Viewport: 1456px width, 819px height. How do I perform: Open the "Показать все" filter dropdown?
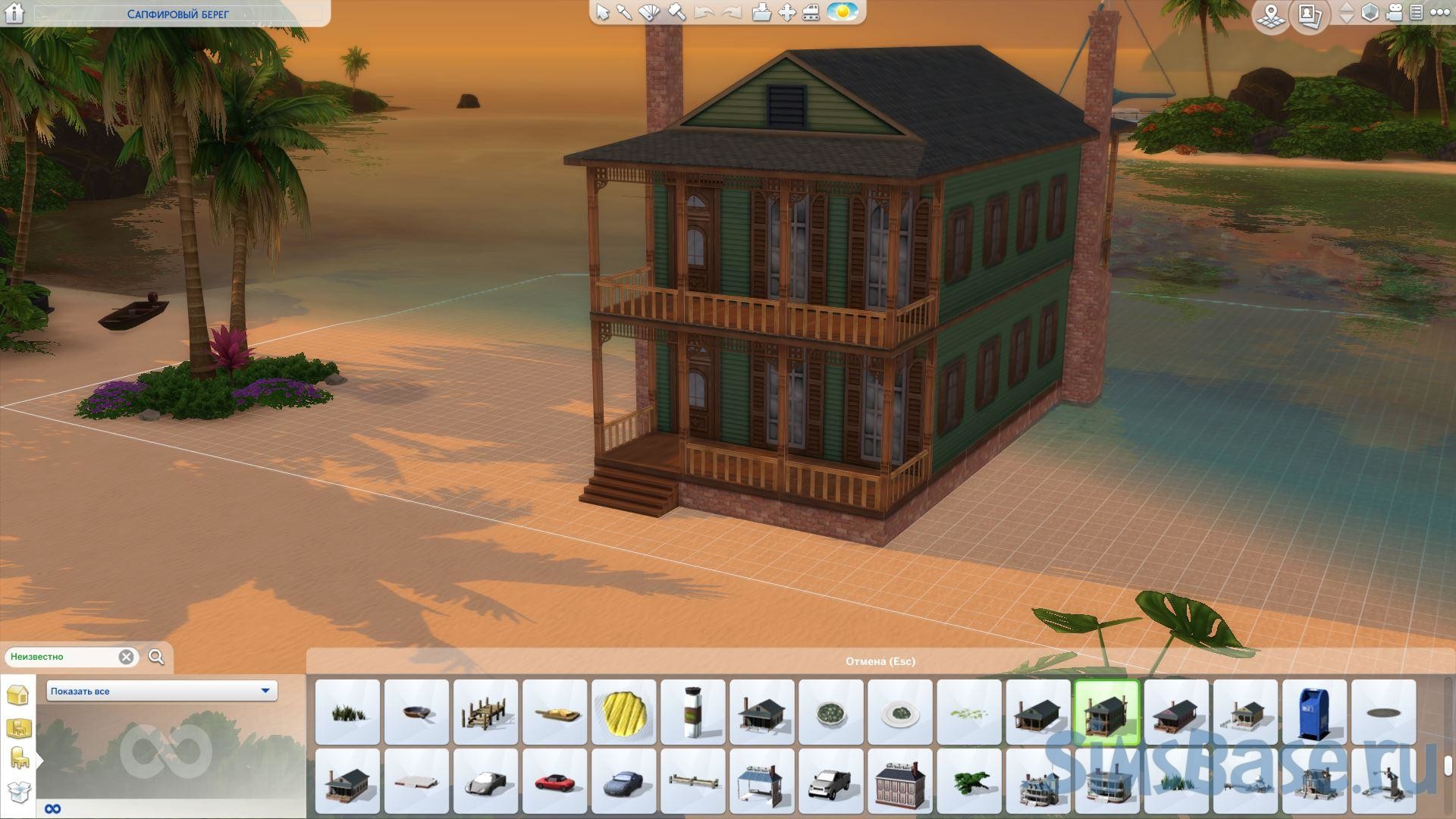tap(162, 691)
